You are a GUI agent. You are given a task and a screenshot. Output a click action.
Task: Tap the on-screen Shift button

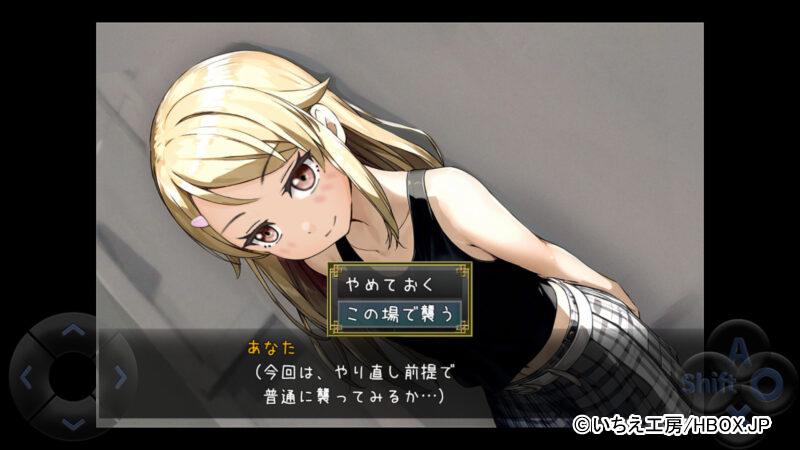[x=708, y=383]
